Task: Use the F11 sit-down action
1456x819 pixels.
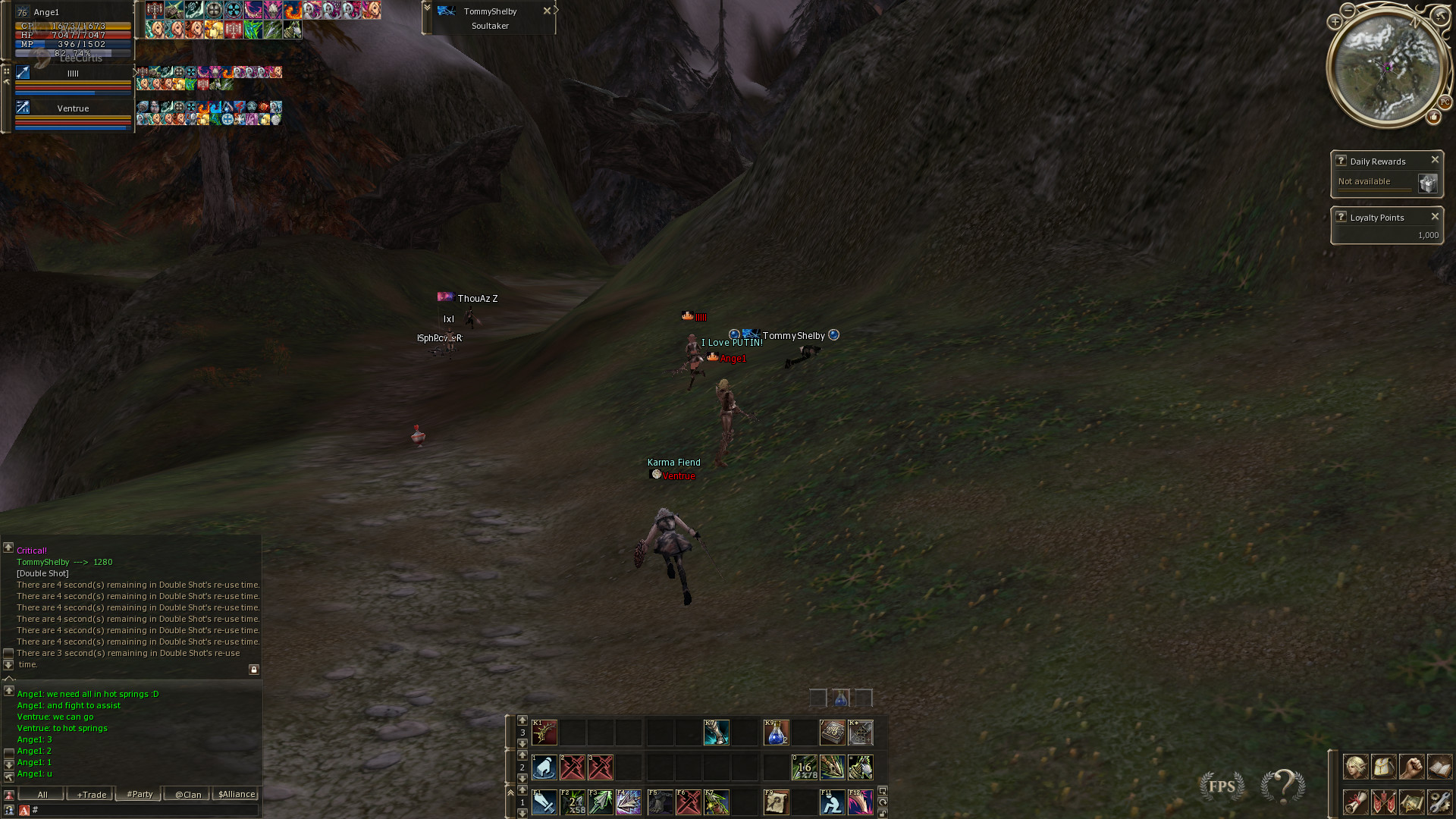Action: tap(832, 802)
